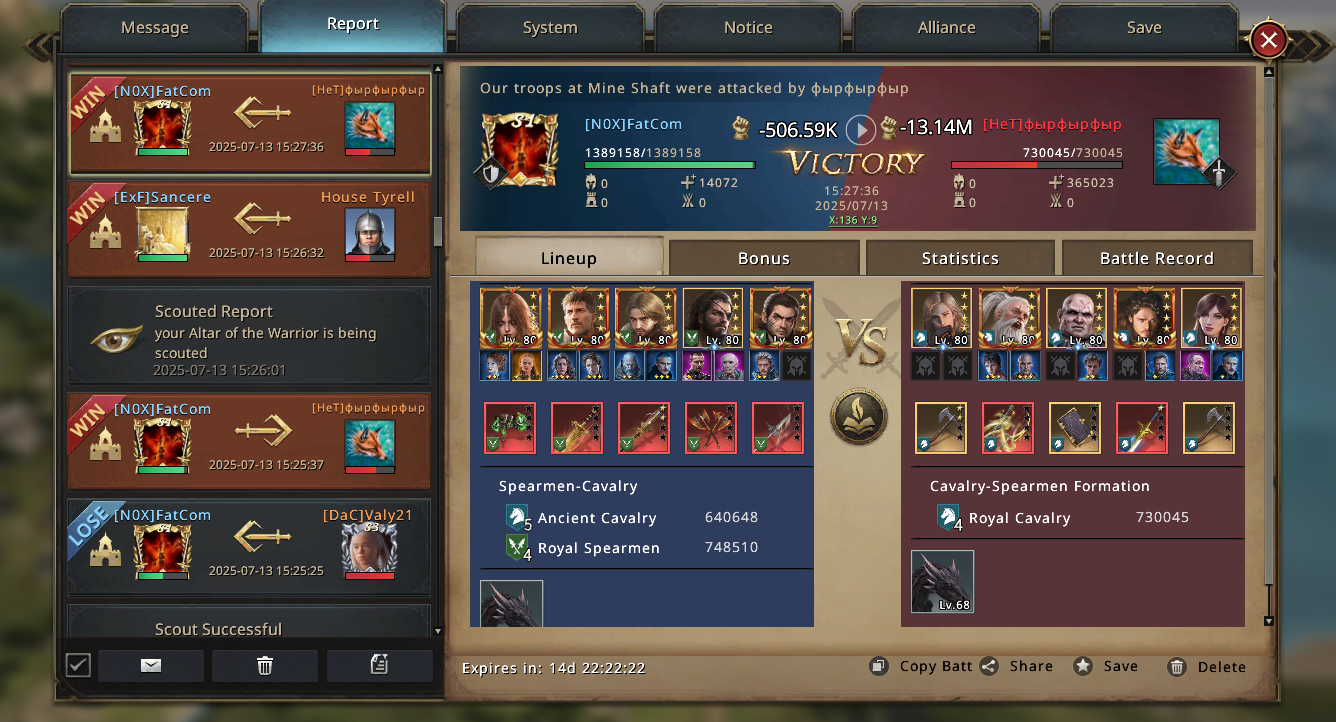Switch to the Message tab
The image size is (1336, 722).
155,28
